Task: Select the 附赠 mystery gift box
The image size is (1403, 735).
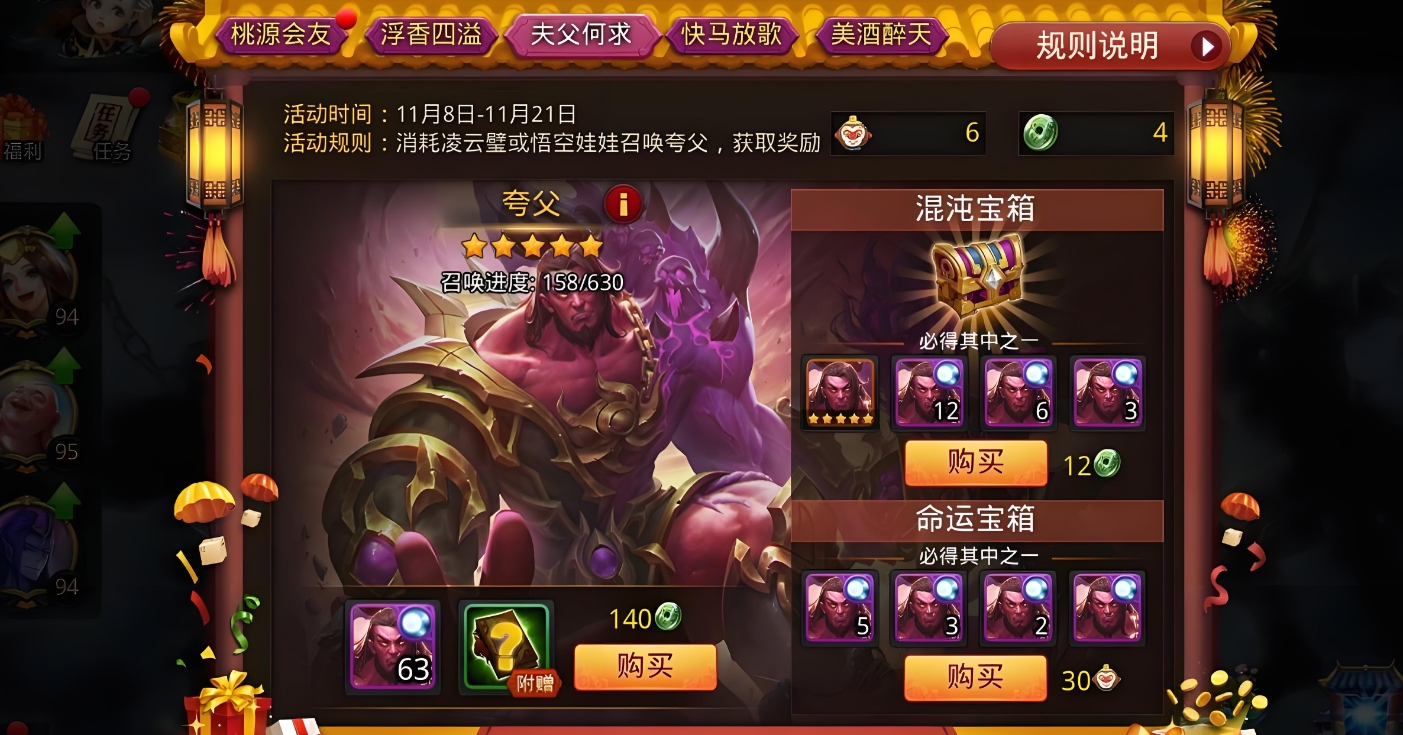Action: click(504, 645)
